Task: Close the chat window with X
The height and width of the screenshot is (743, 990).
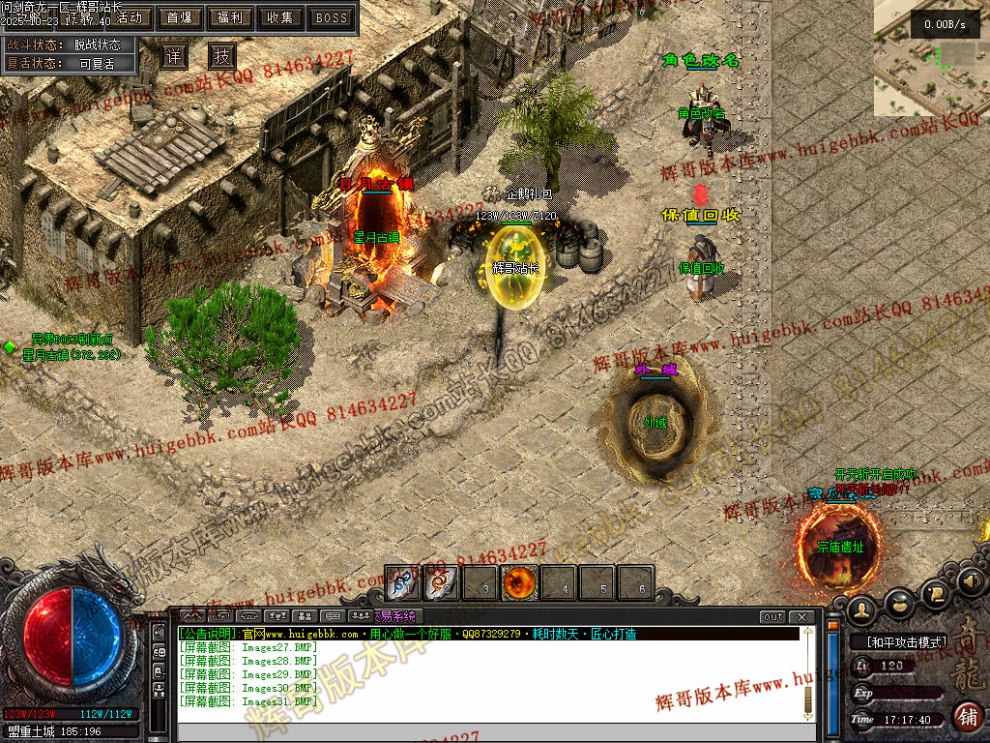Action: [802, 617]
